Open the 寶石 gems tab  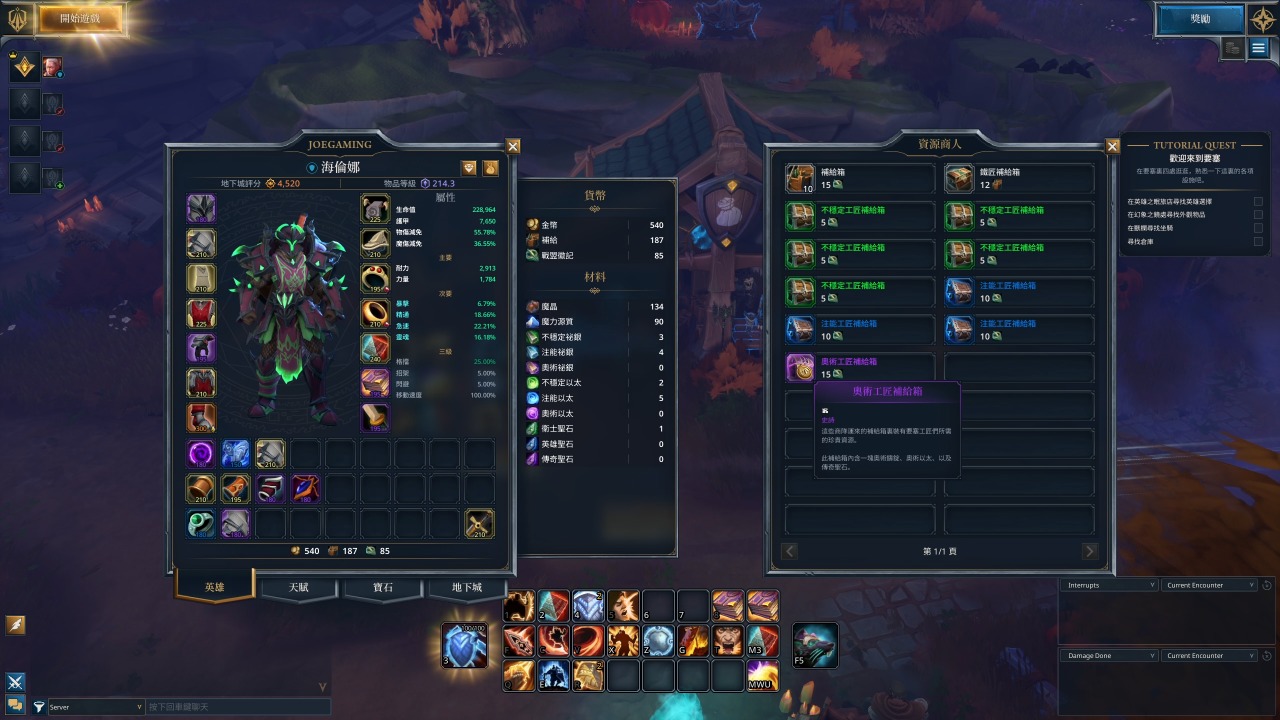[382, 587]
